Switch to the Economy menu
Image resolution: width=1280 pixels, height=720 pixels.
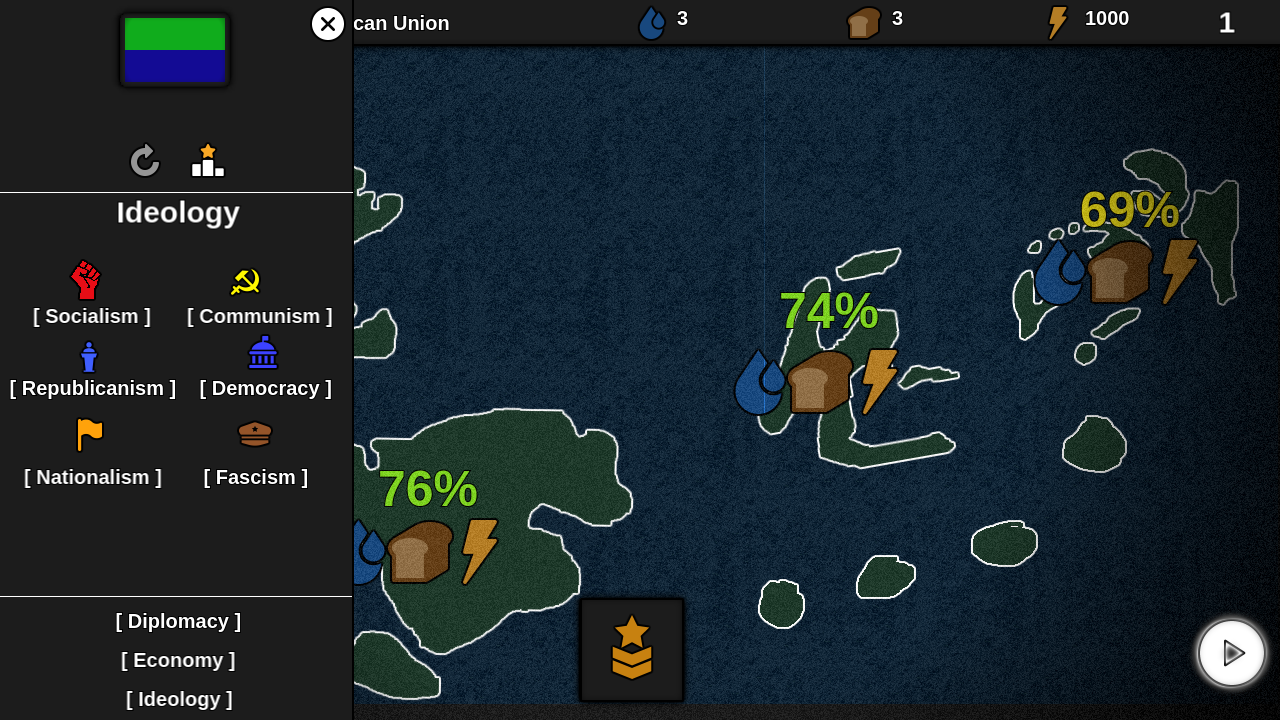pyautogui.click(x=178, y=660)
